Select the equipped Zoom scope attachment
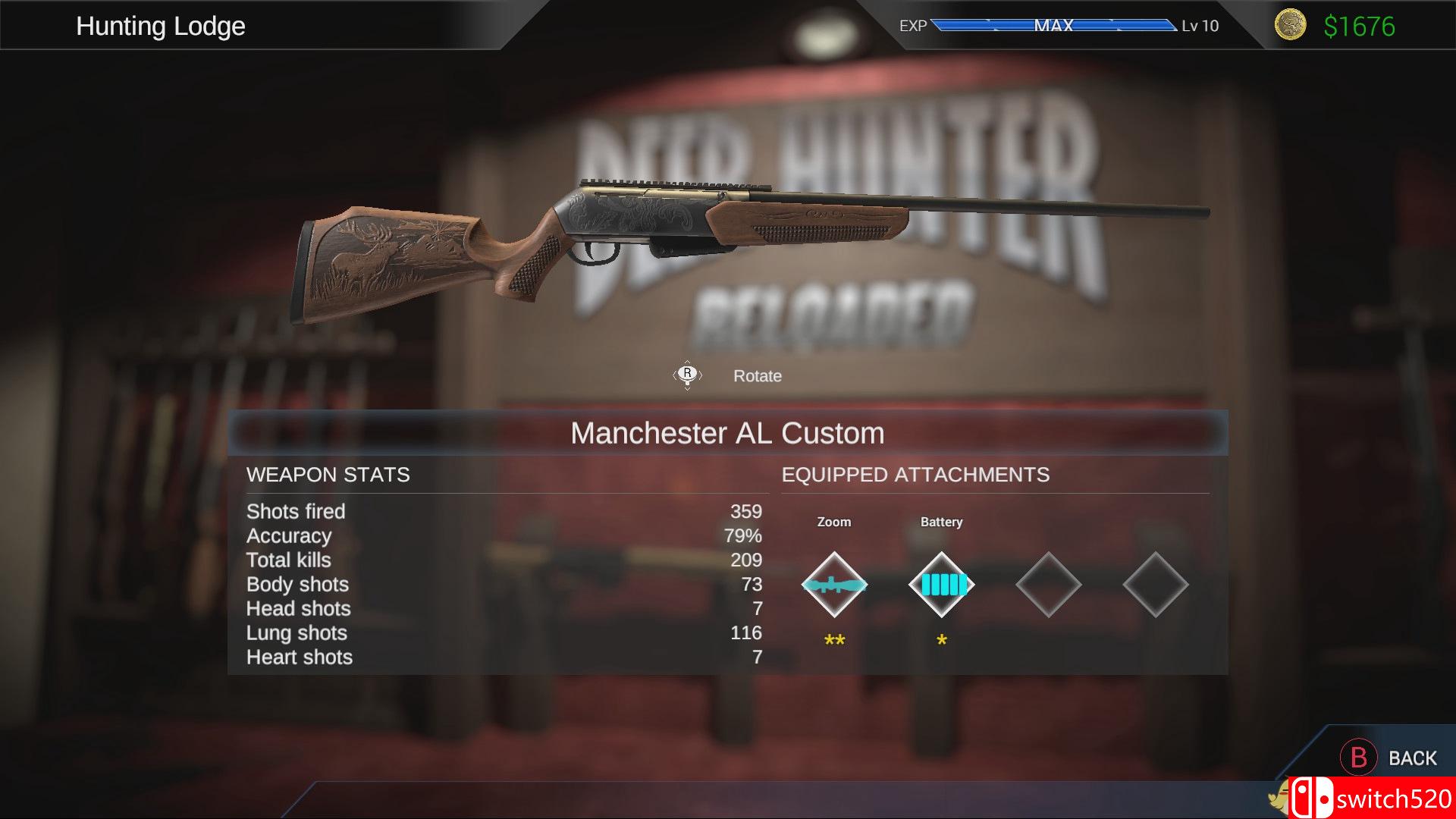1456x819 pixels. pyautogui.click(x=834, y=585)
